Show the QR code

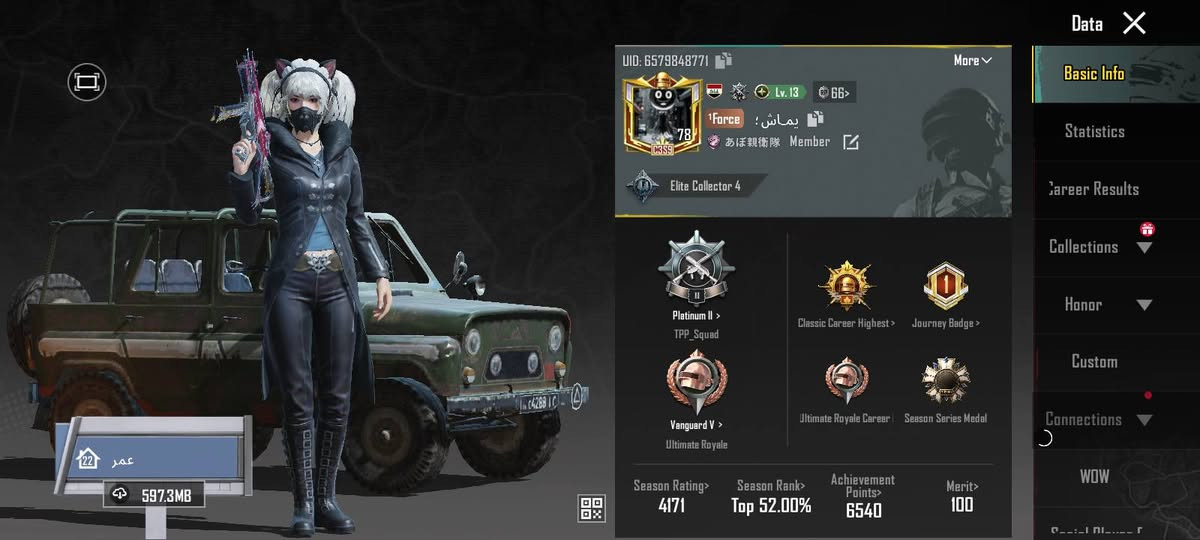coord(592,508)
